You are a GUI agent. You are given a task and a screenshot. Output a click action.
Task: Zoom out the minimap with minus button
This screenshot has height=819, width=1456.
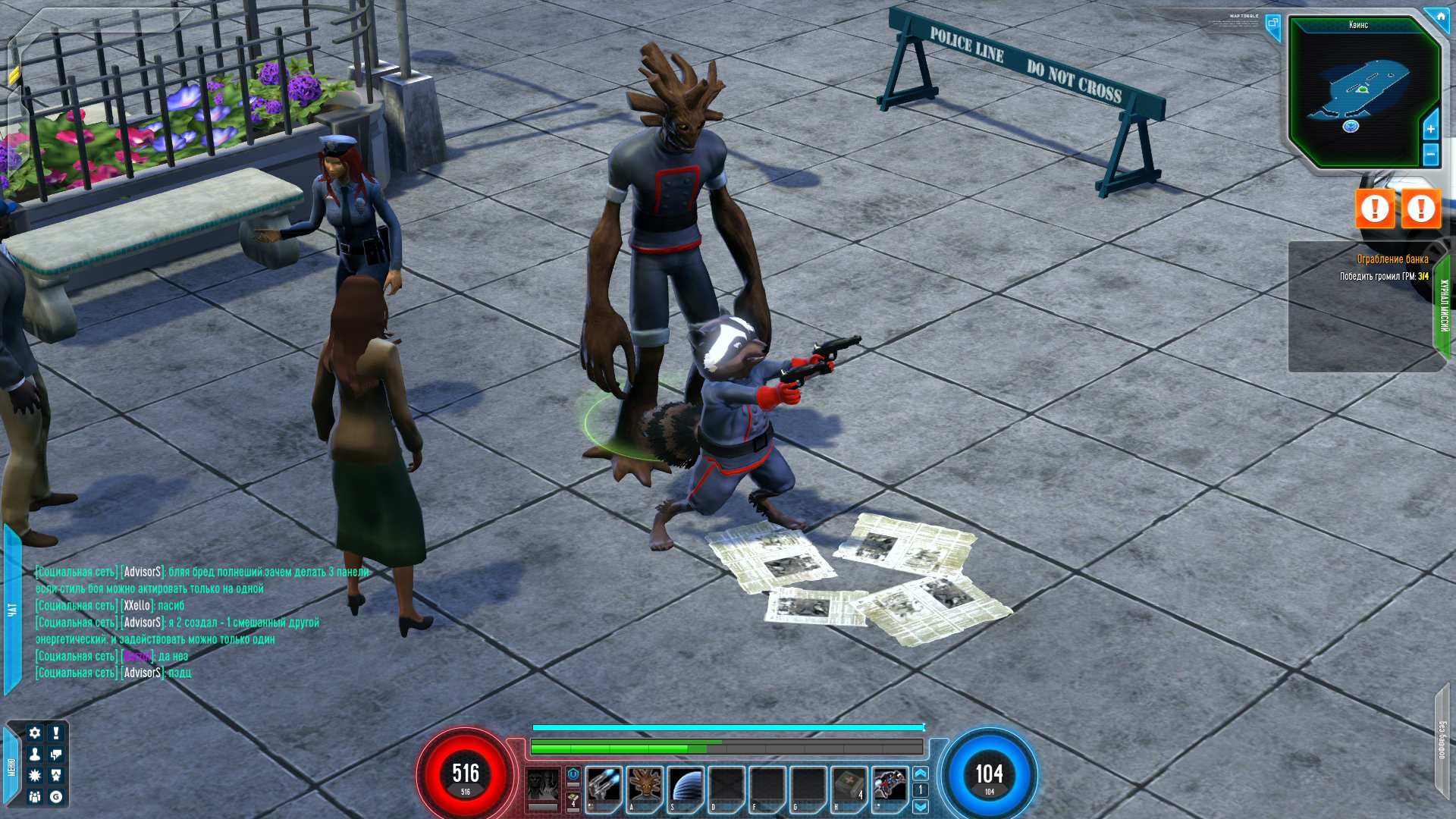(x=1431, y=155)
